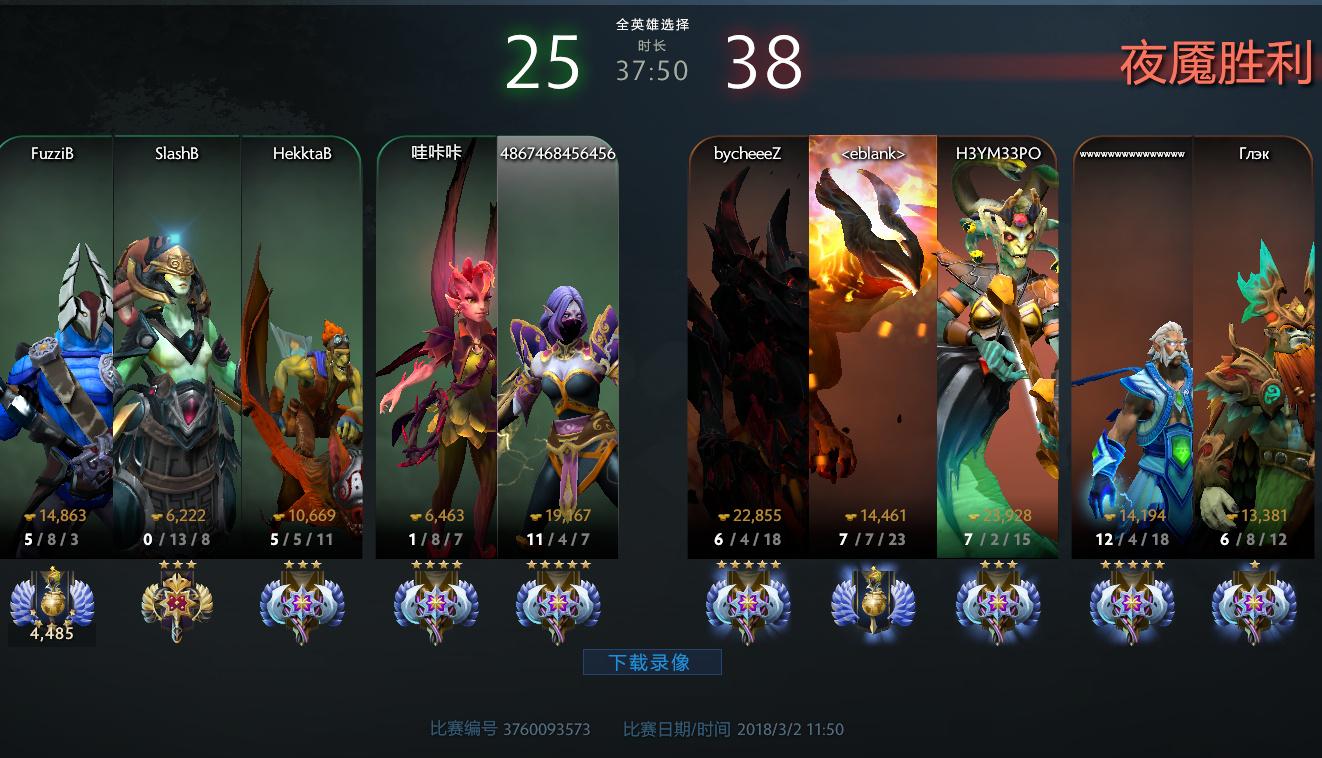This screenshot has width=1322, height=758.
Task: Open Глэк's Nature's Prophet card
Action: (x=1252, y=350)
